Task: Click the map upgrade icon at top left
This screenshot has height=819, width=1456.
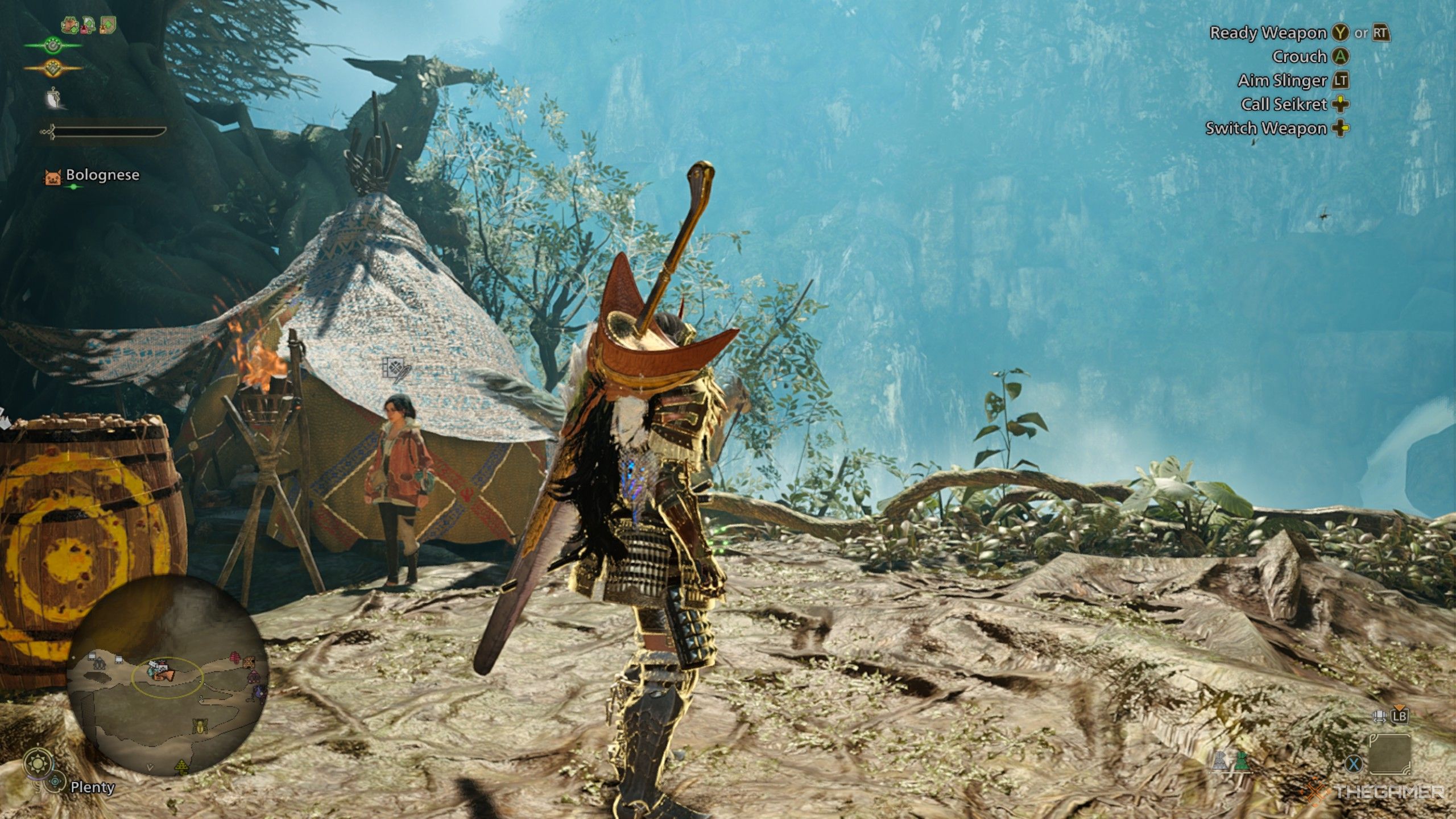Action: (x=106, y=24)
